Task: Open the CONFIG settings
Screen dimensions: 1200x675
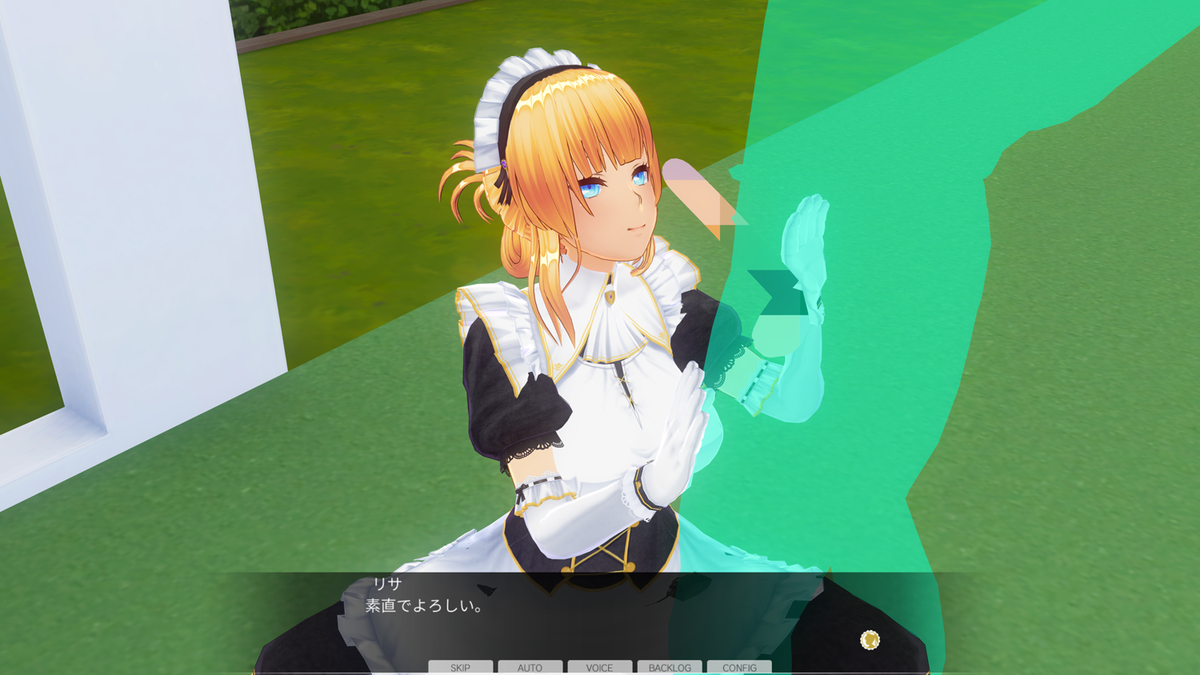Action: coord(739,667)
